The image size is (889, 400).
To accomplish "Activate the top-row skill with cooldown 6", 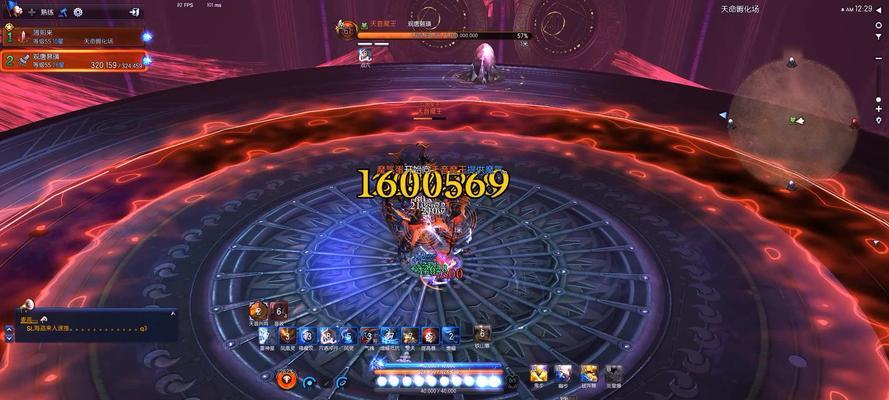I will (280, 311).
